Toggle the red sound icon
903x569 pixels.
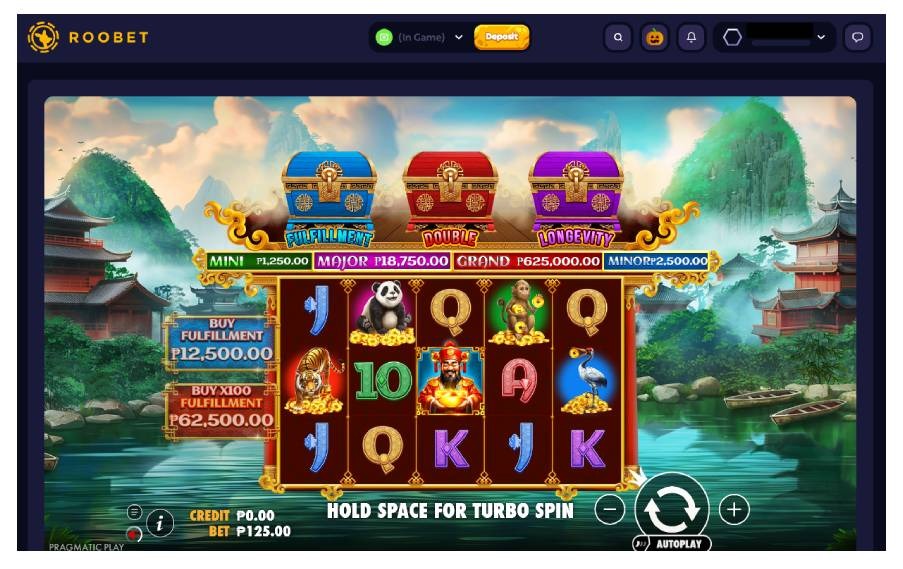[x=134, y=534]
